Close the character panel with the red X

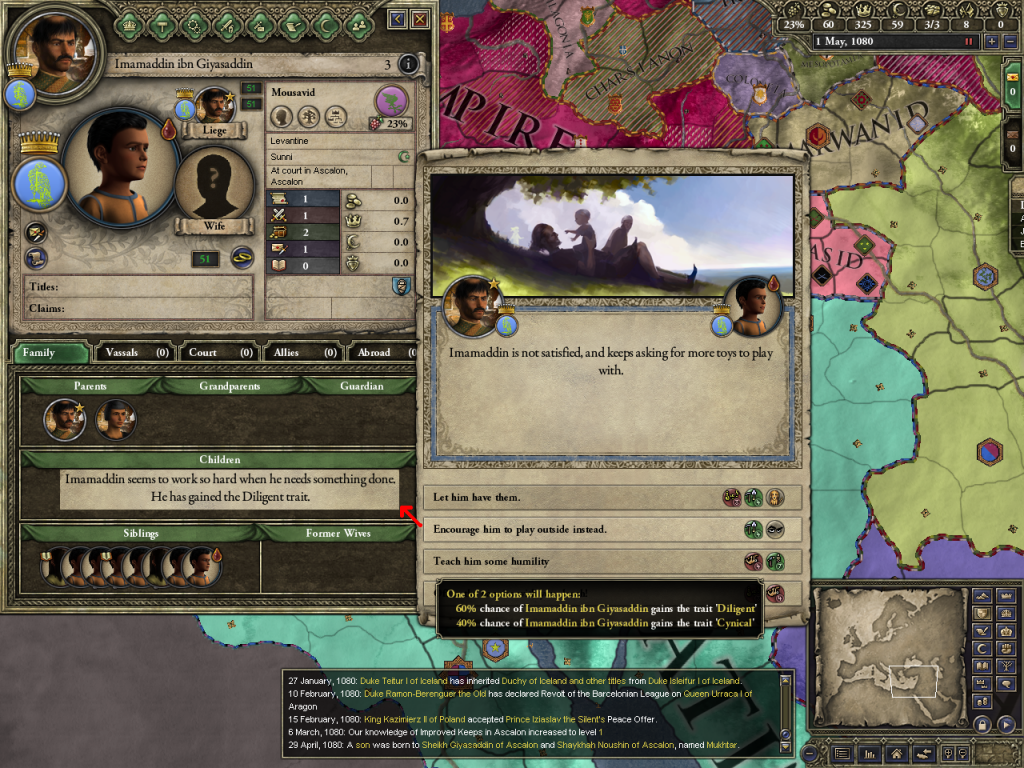coord(420,19)
